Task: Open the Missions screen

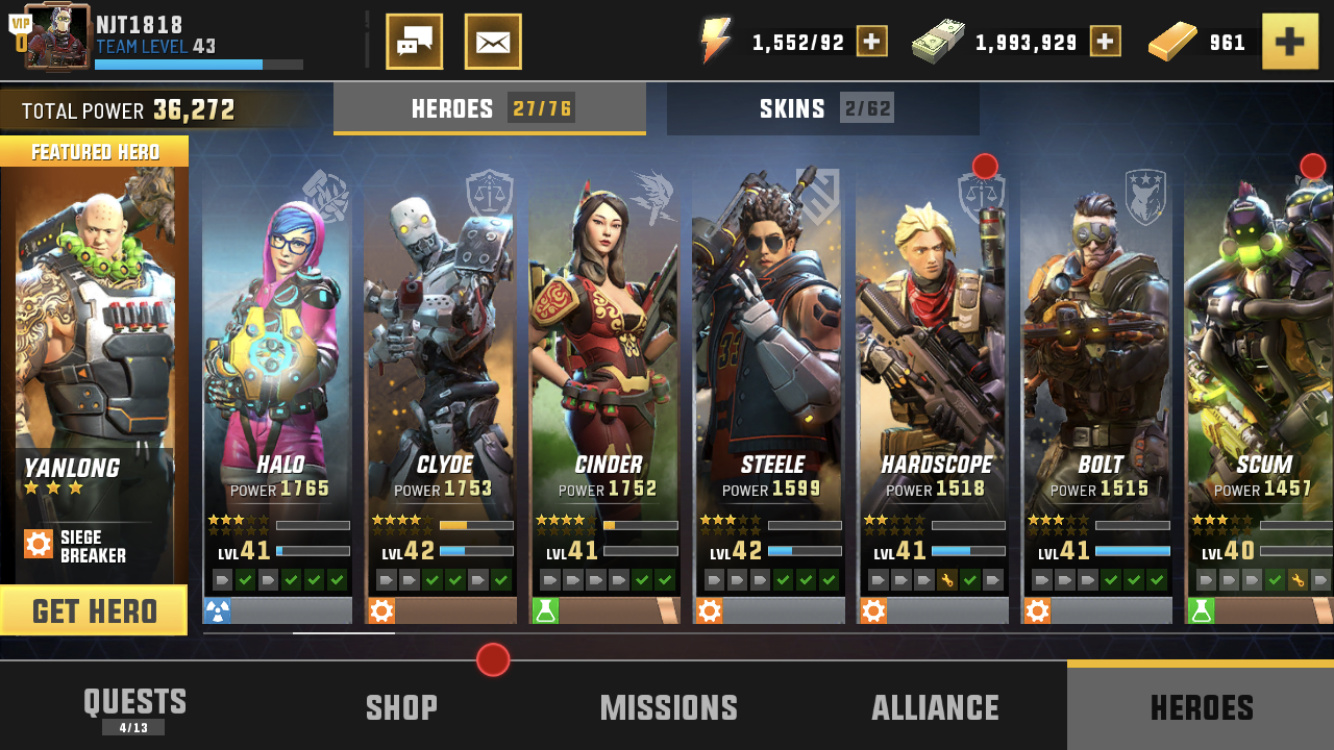Action: [668, 707]
